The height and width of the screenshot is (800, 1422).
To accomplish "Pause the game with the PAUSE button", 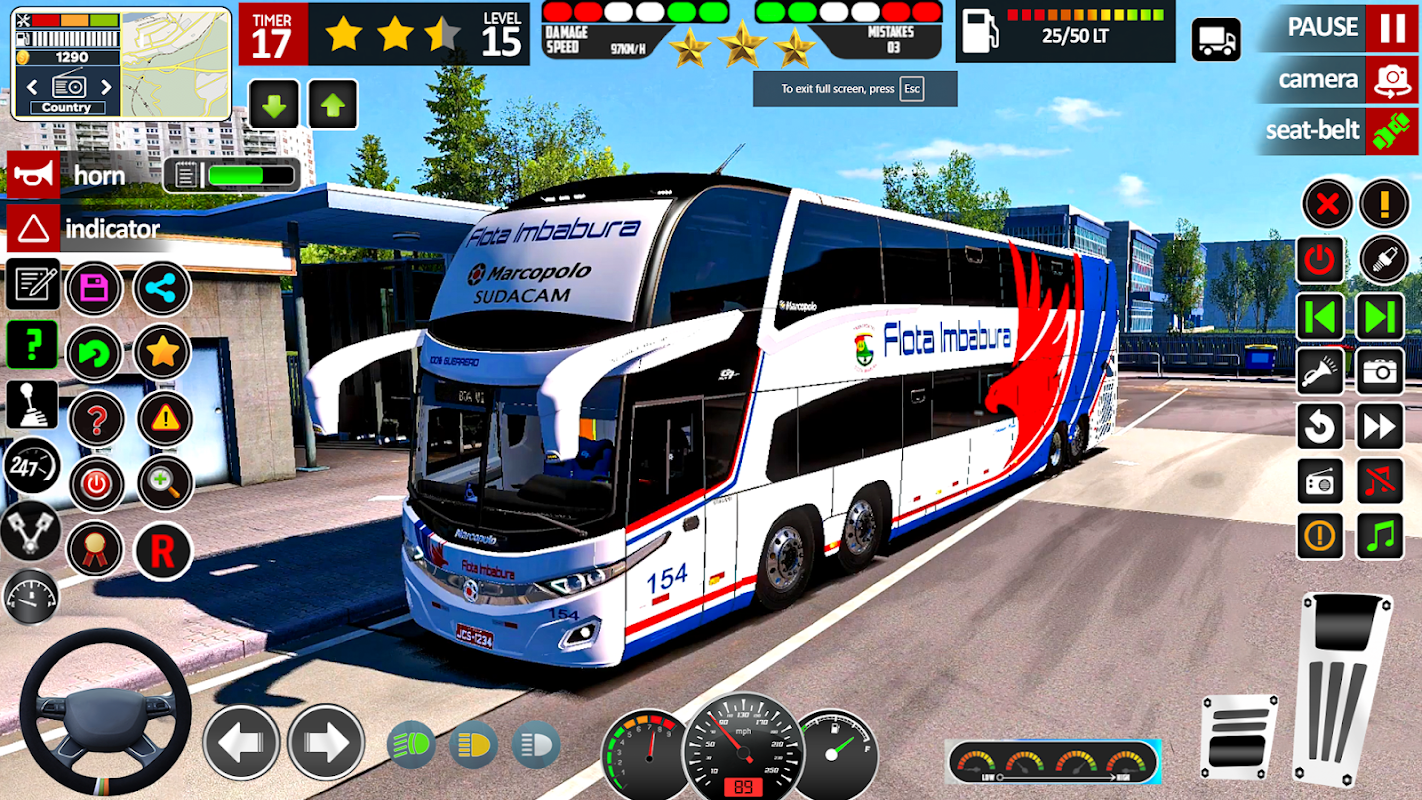I will [1391, 27].
